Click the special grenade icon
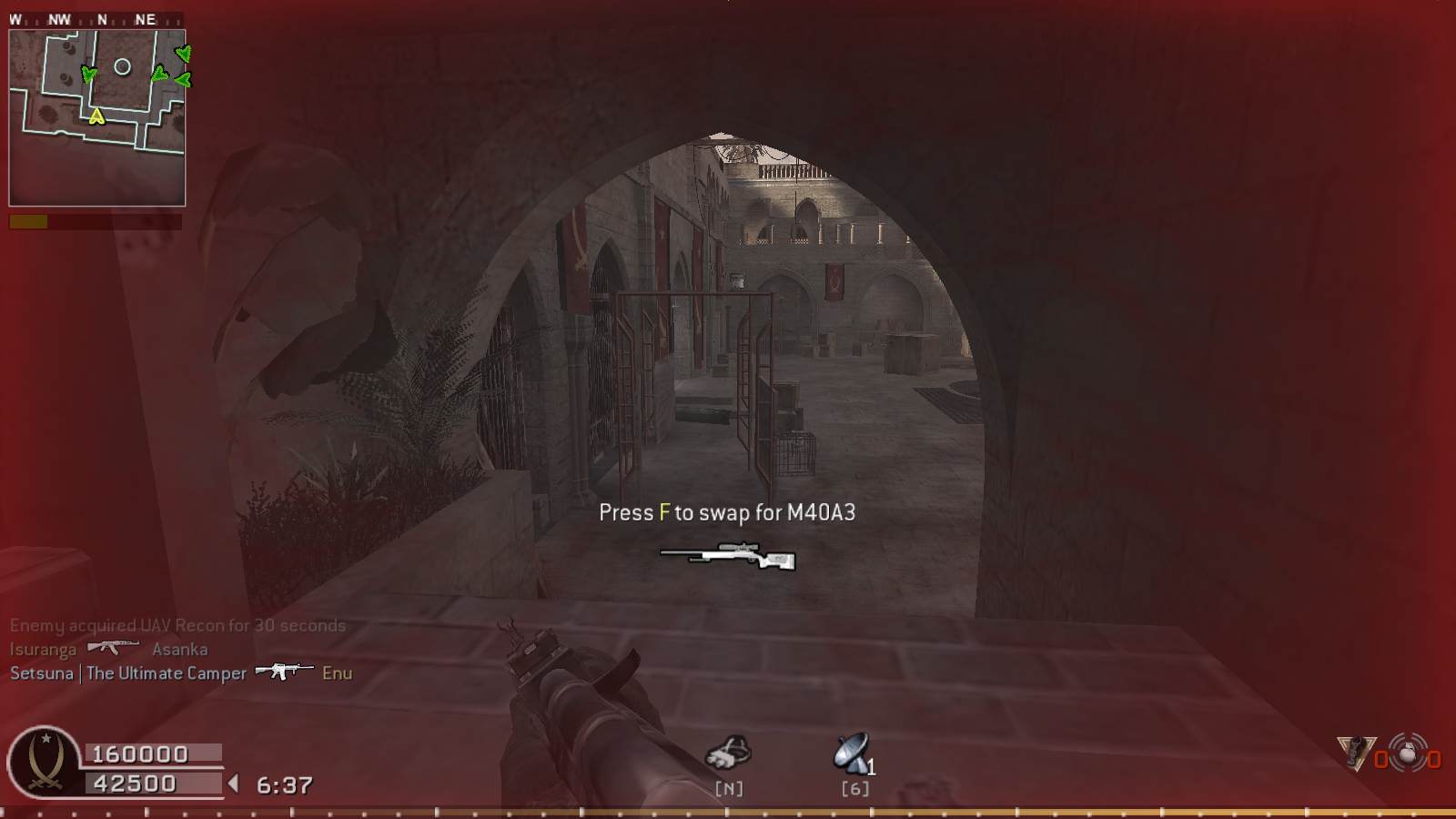Viewport: 1456px width, 819px height. point(1355,753)
